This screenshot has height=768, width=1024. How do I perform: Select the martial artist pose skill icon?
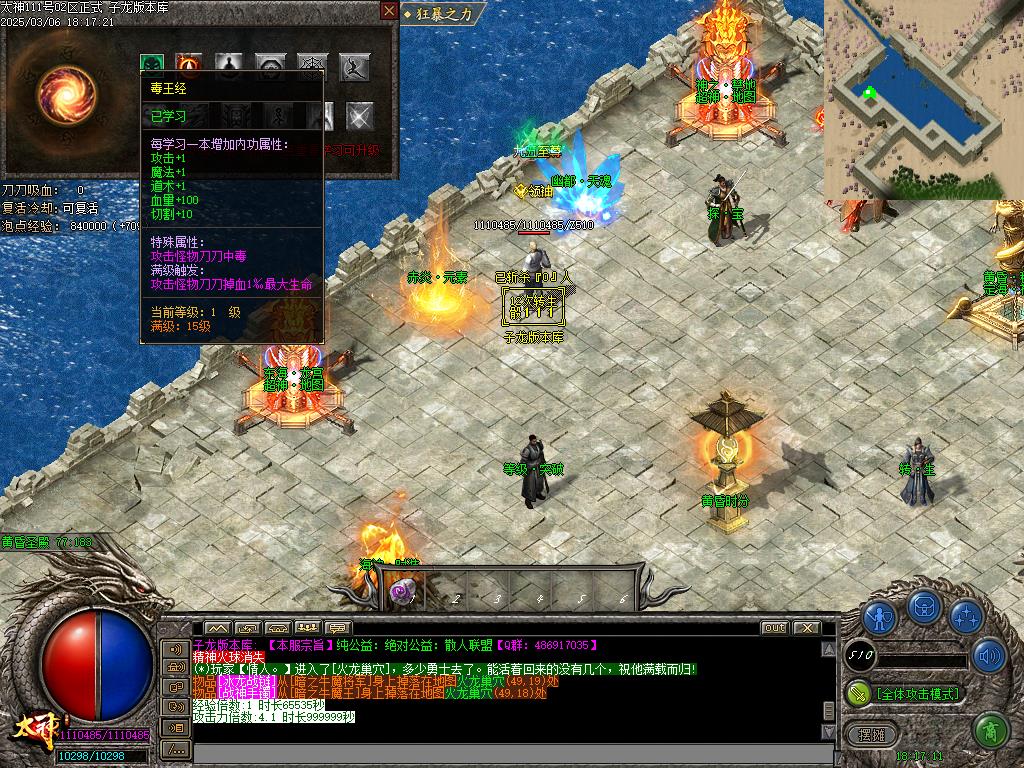[355, 67]
